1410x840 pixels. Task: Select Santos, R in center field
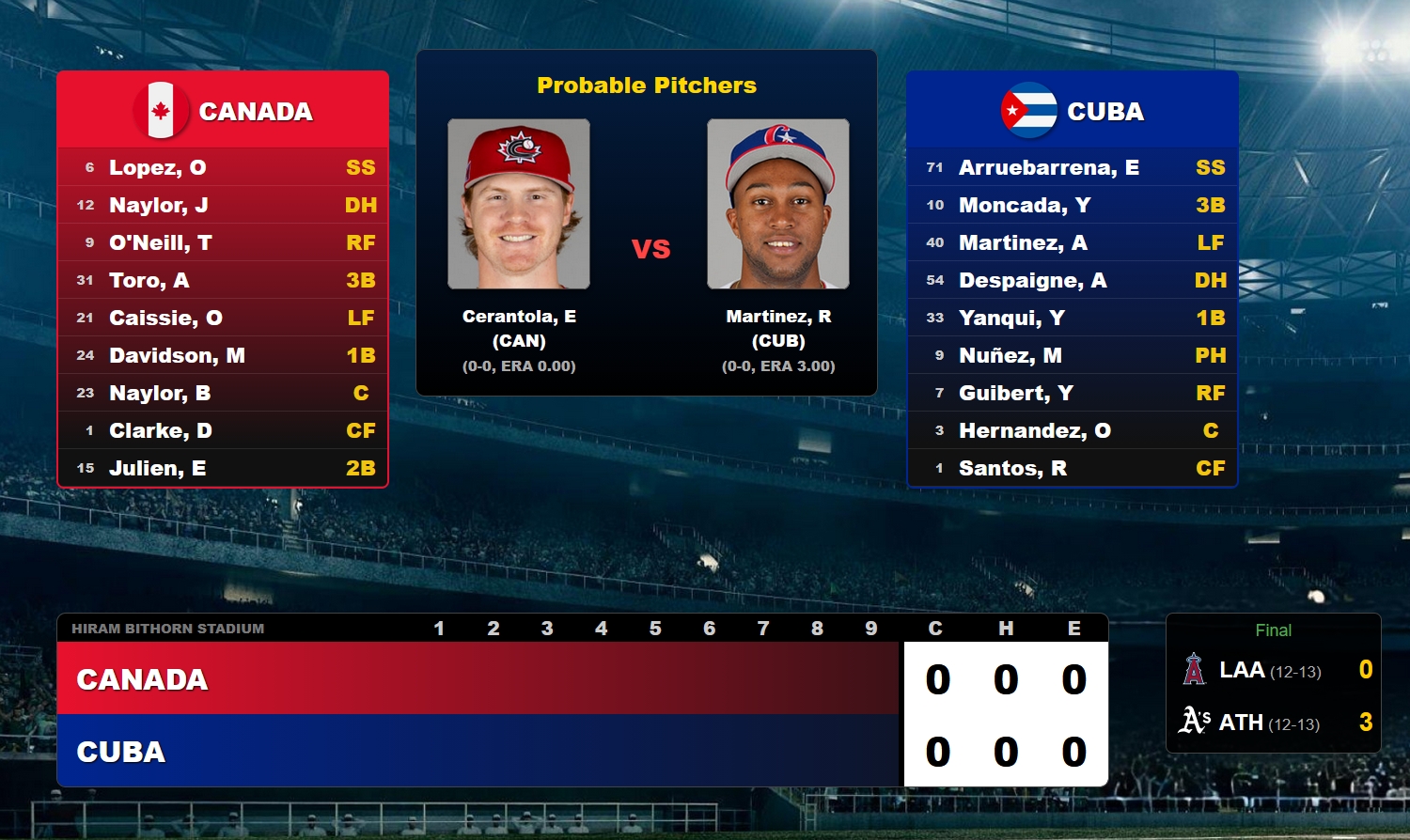1073,468
